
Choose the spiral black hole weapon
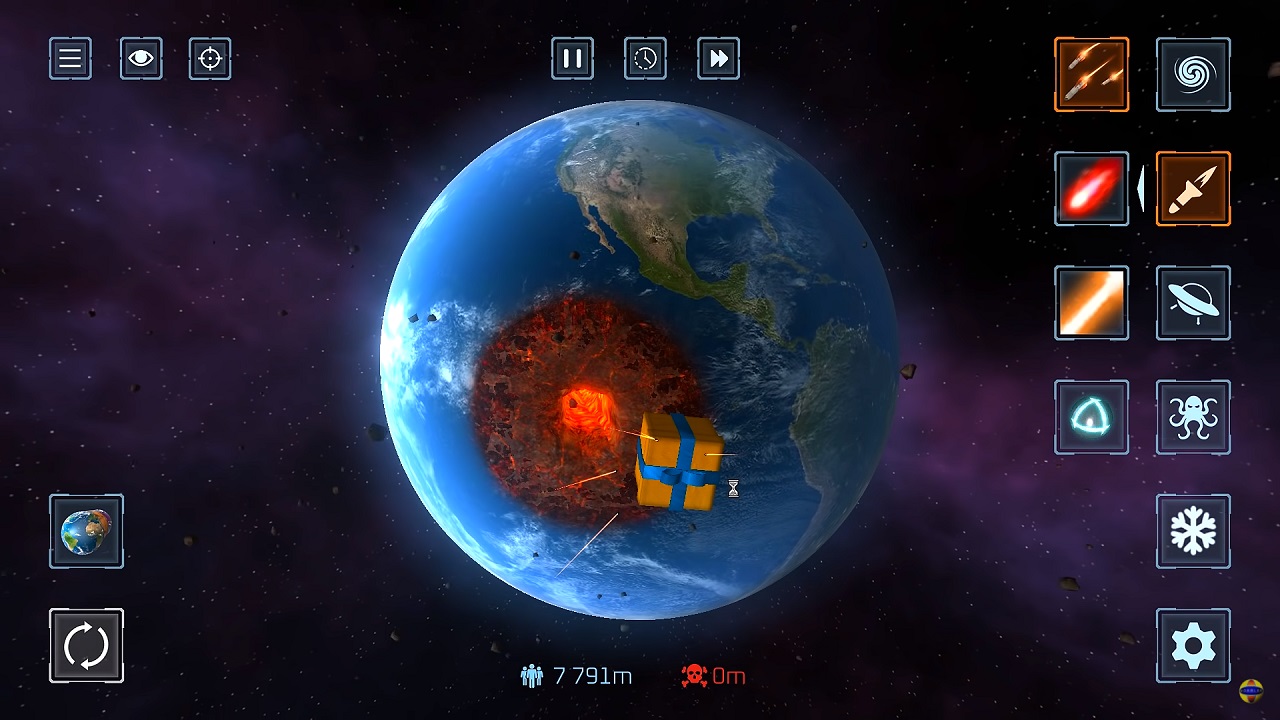coord(1193,75)
